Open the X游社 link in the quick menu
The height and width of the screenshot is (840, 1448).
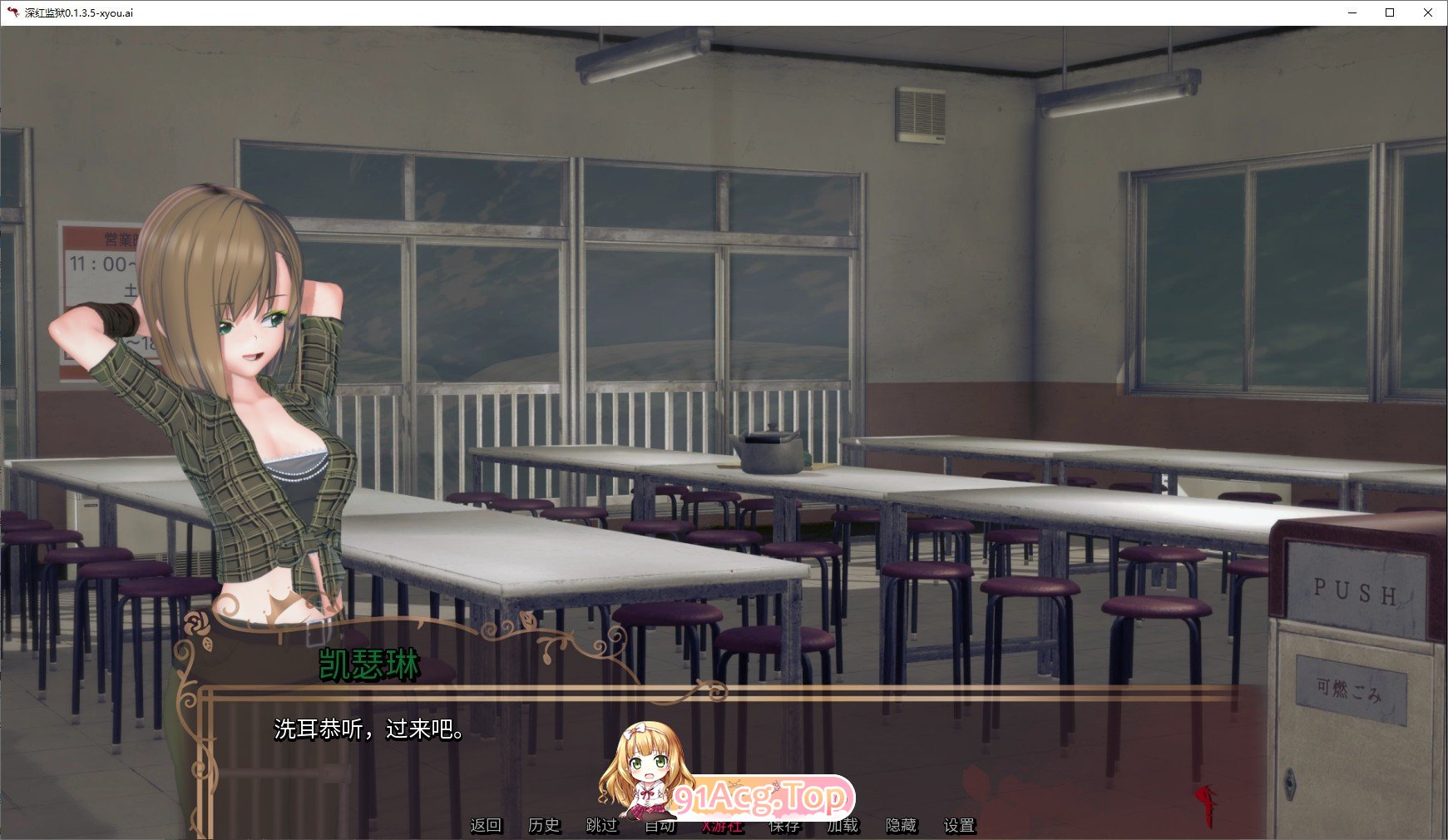click(720, 825)
